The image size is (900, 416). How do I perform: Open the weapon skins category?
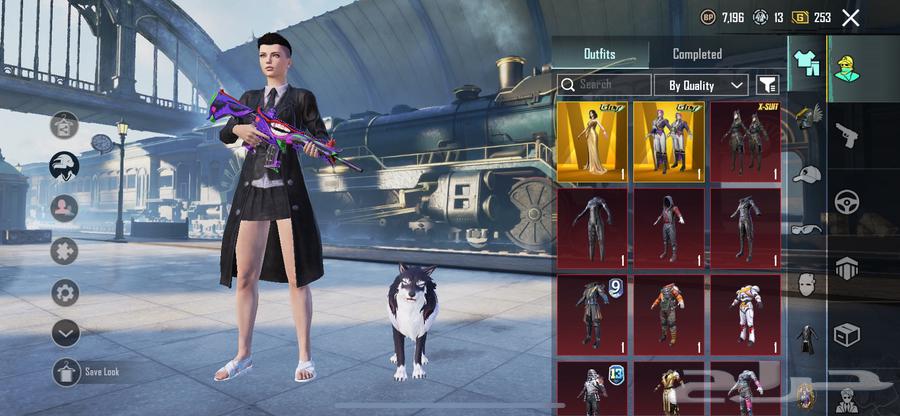pos(846,136)
